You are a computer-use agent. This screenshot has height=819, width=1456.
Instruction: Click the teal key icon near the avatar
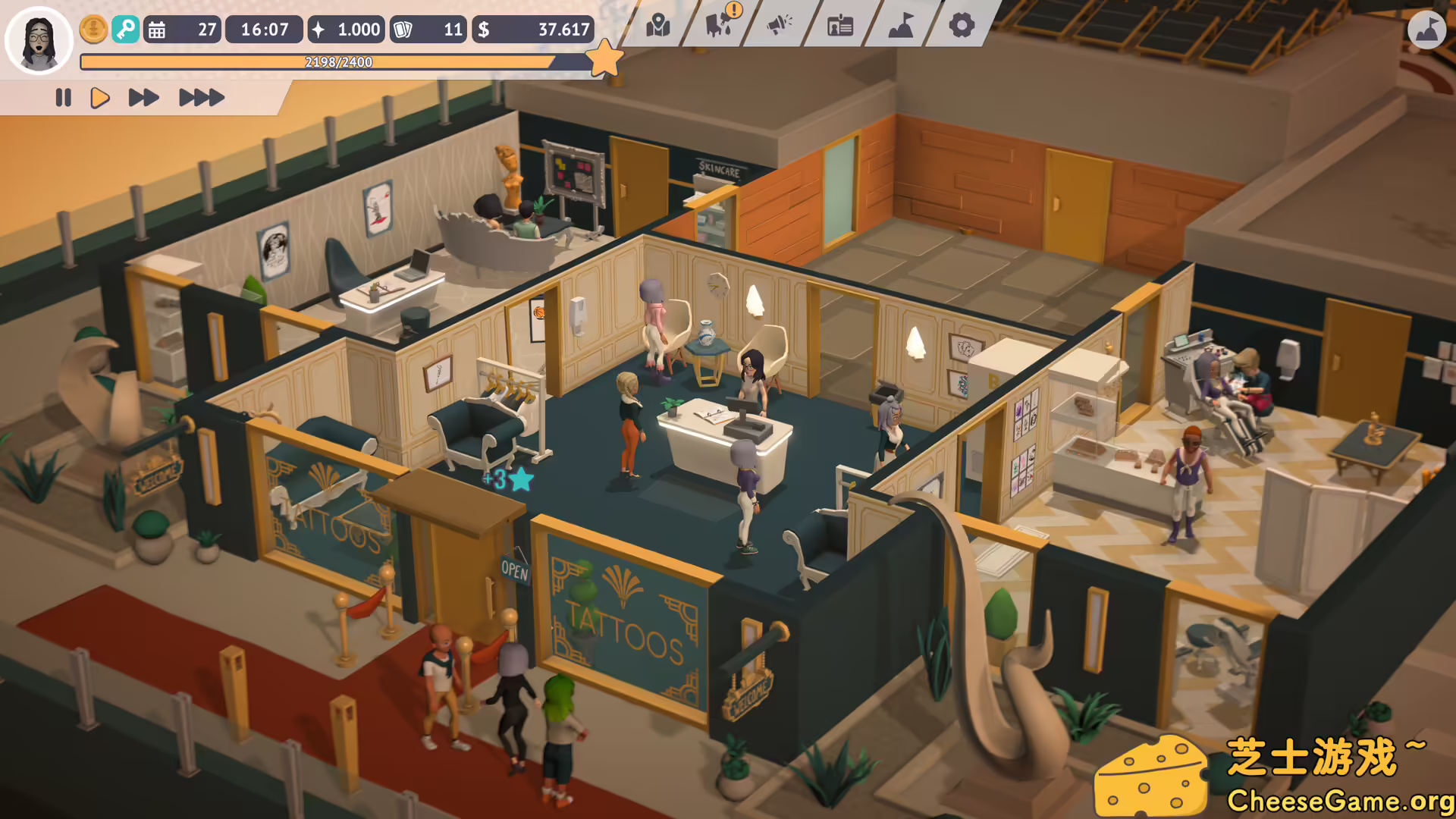coord(127,29)
